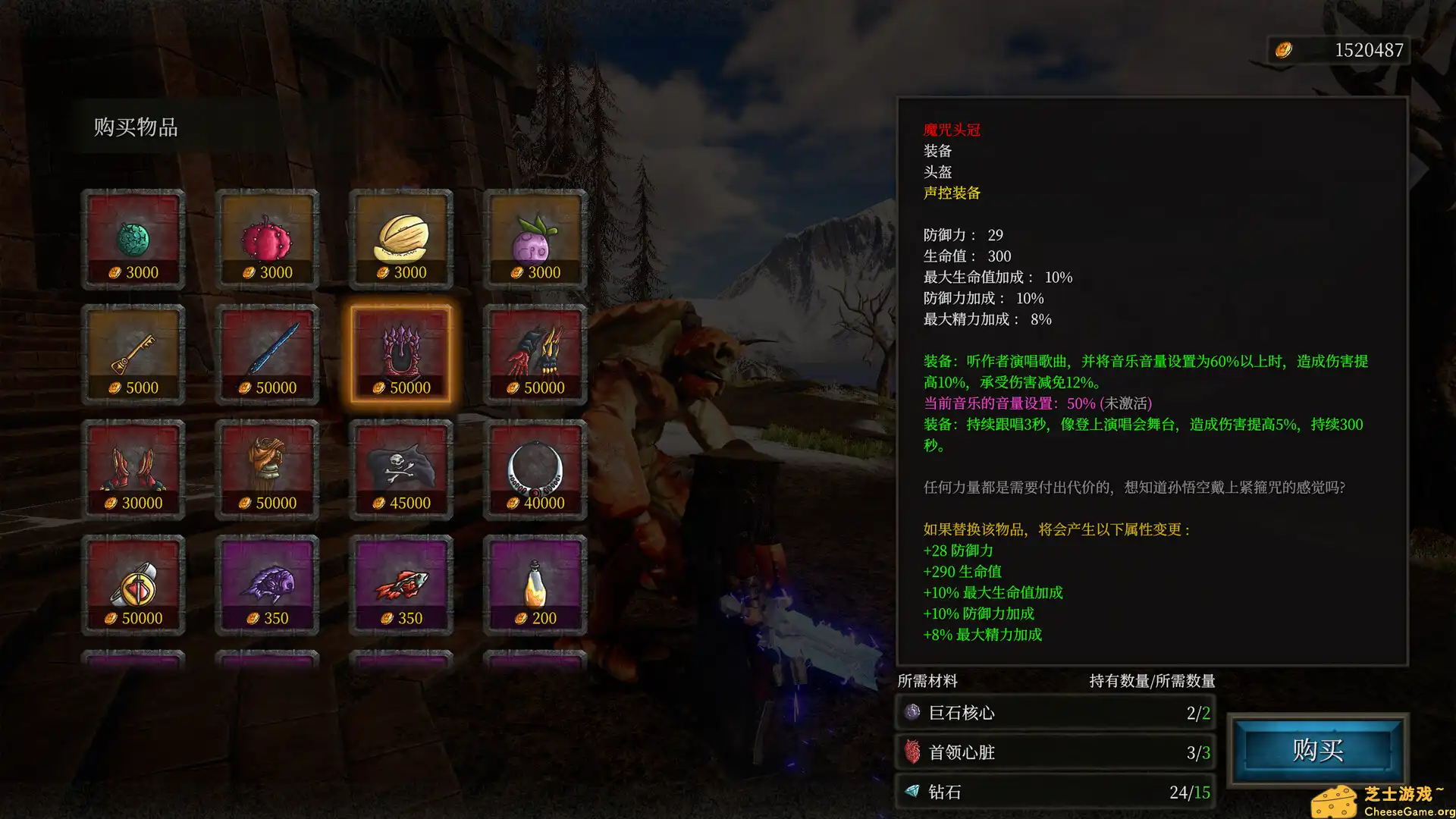The image size is (1456, 819).
Task: Select the spiky pink fruit item
Action: pyautogui.click(x=267, y=237)
